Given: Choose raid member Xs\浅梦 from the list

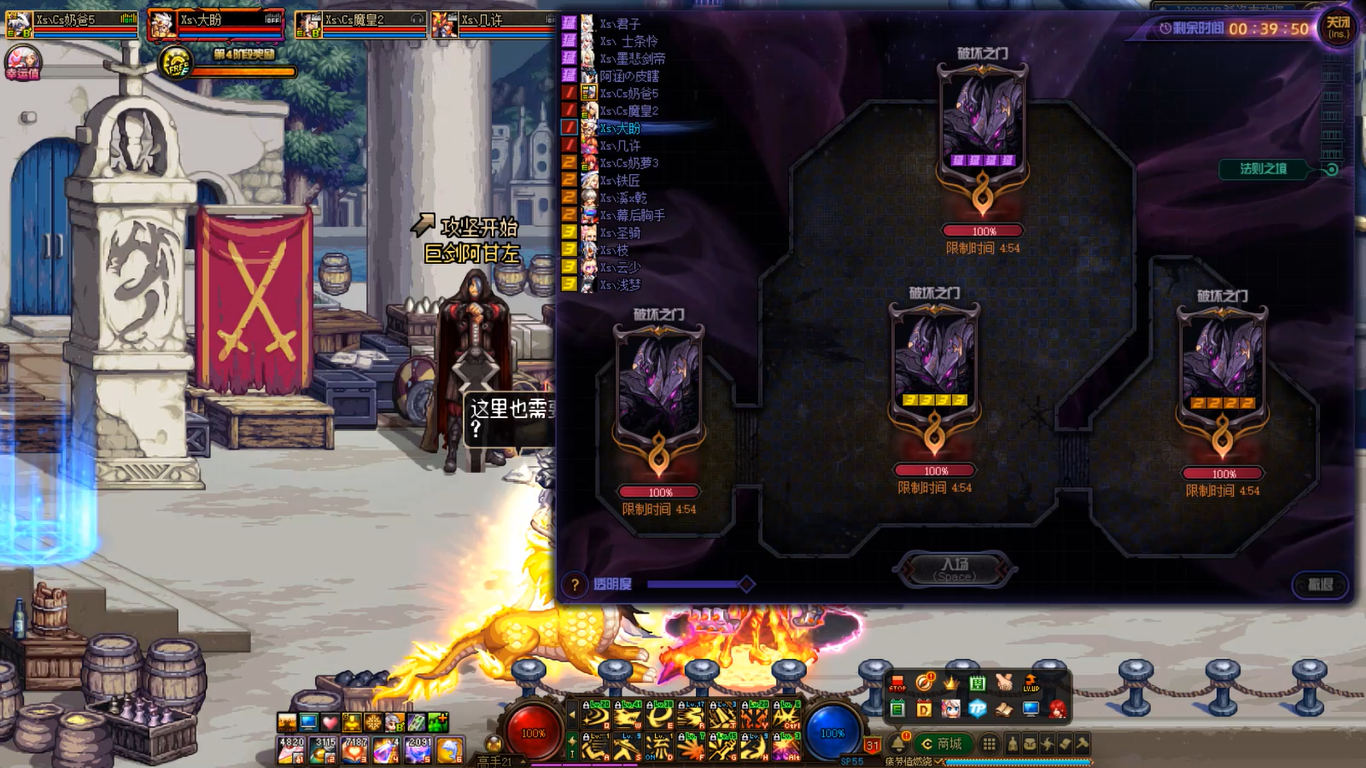Looking at the screenshot, I should [x=620, y=285].
